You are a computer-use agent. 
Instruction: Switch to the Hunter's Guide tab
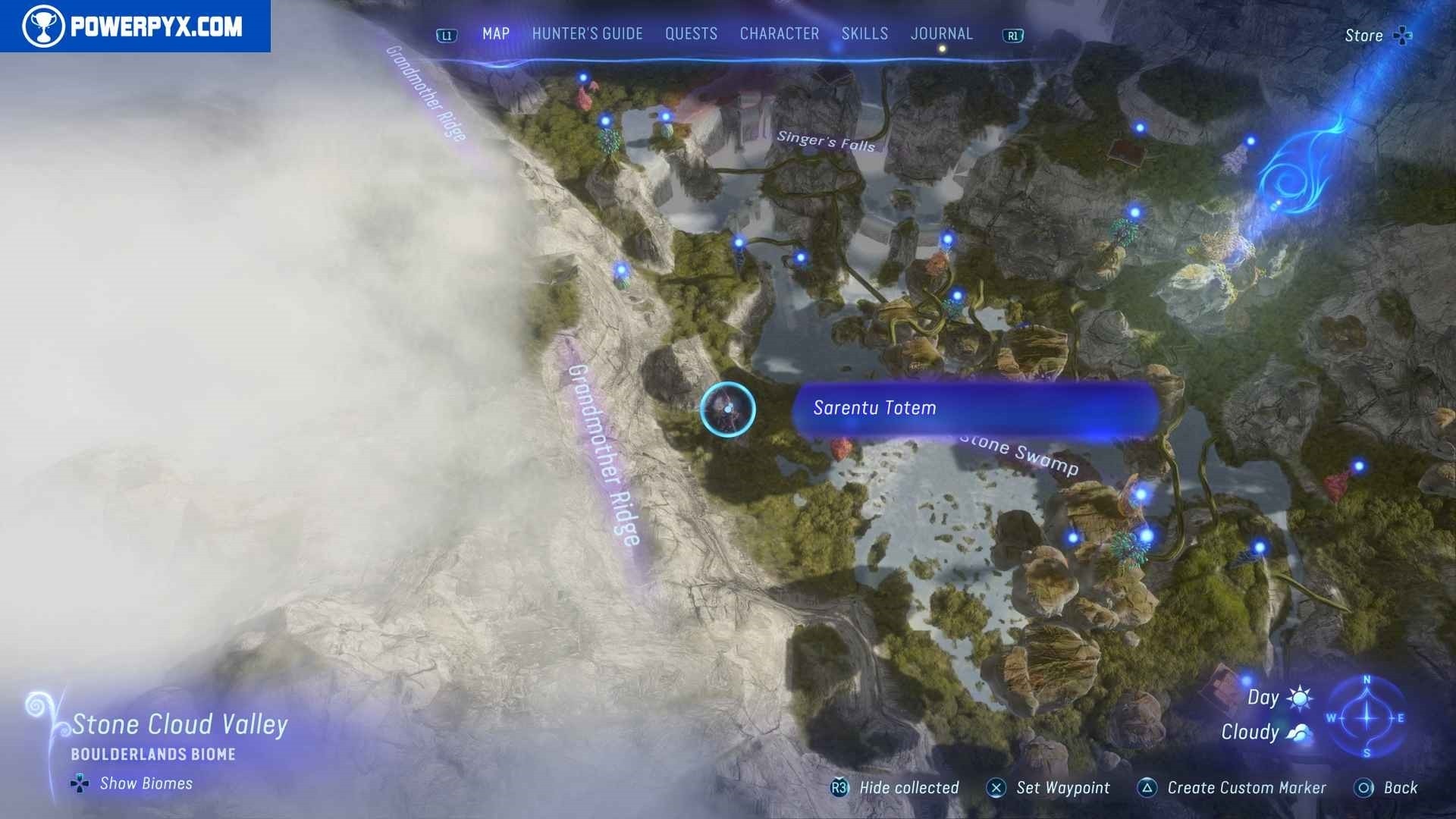click(587, 34)
